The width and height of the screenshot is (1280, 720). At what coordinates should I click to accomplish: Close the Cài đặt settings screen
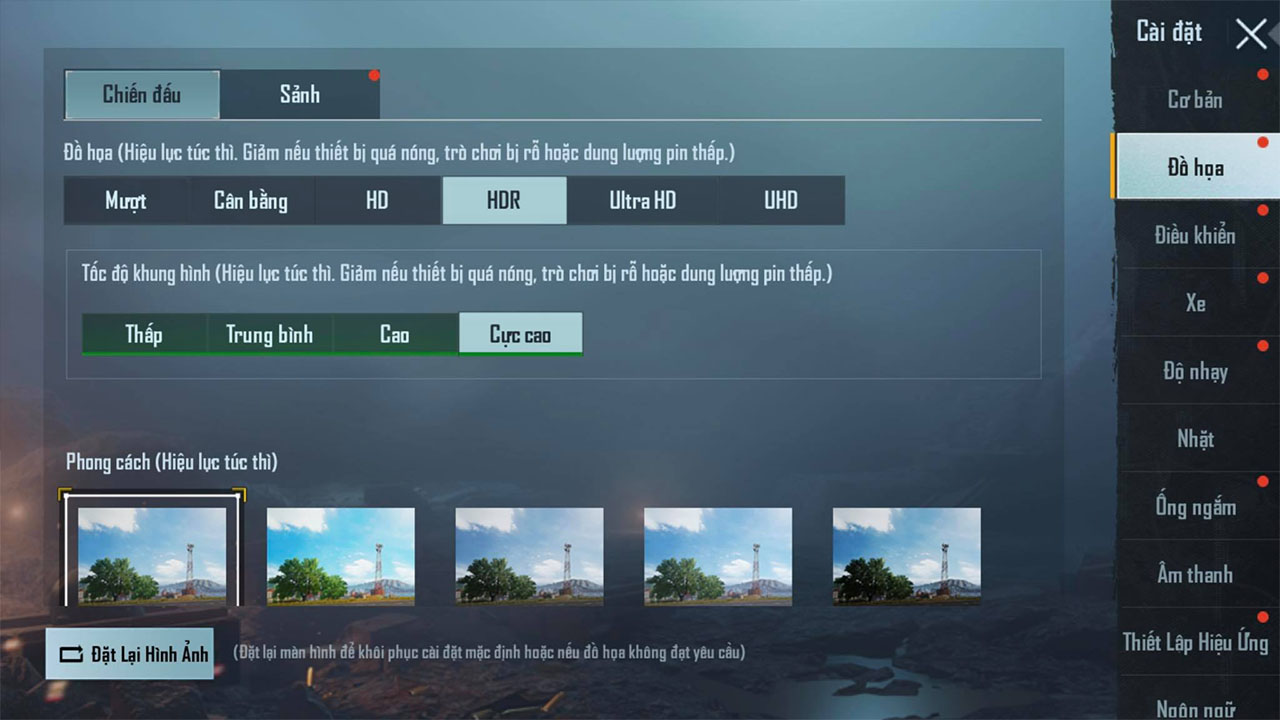(x=1250, y=33)
